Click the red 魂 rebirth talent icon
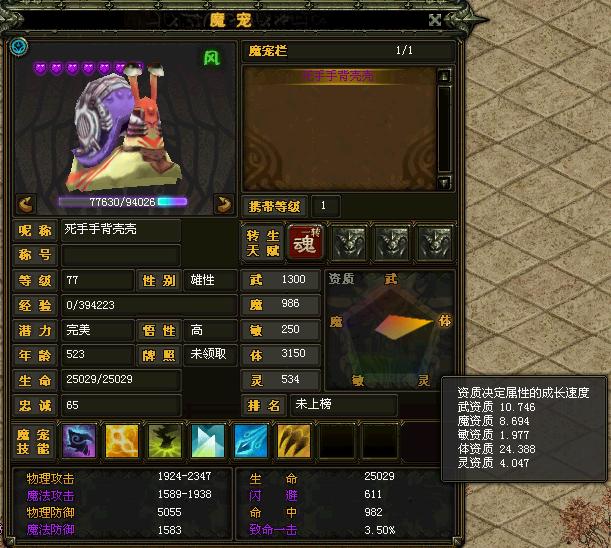Screen dimensions: 611x548 click(303, 241)
